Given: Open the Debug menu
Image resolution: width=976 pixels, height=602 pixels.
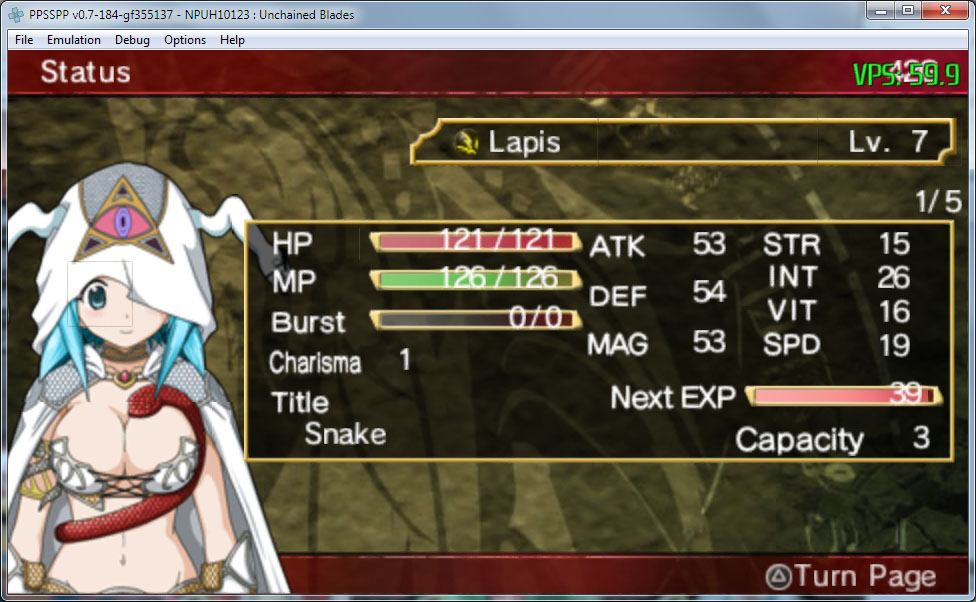Looking at the screenshot, I should click(132, 40).
